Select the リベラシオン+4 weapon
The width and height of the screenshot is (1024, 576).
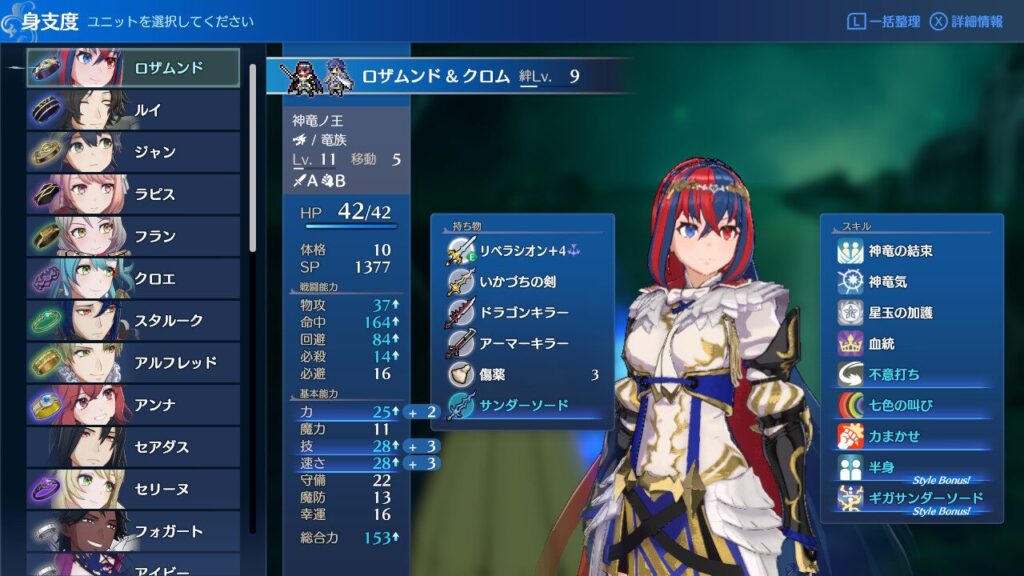(x=522, y=251)
